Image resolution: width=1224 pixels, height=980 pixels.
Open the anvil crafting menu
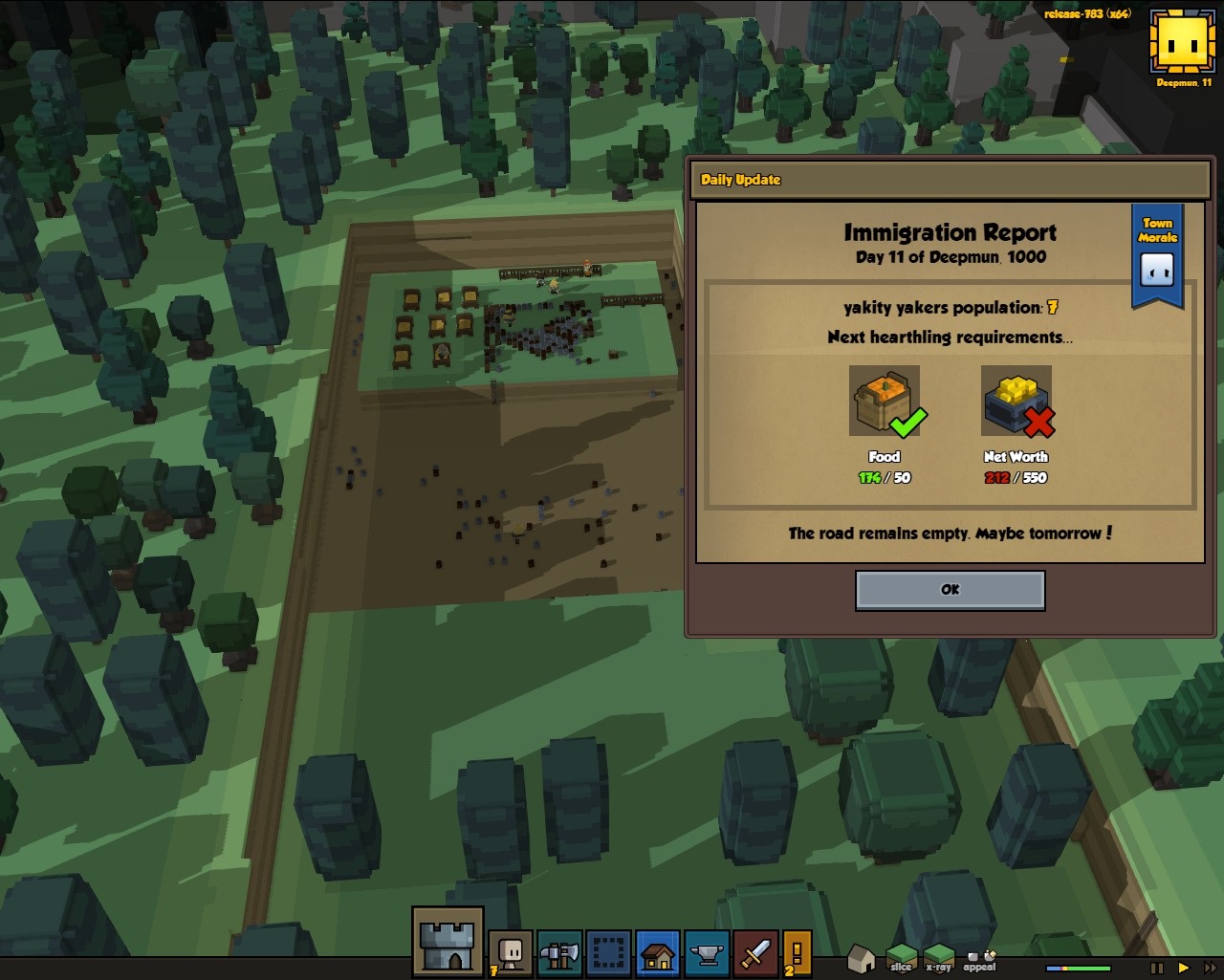pyautogui.click(x=707, y=953)
